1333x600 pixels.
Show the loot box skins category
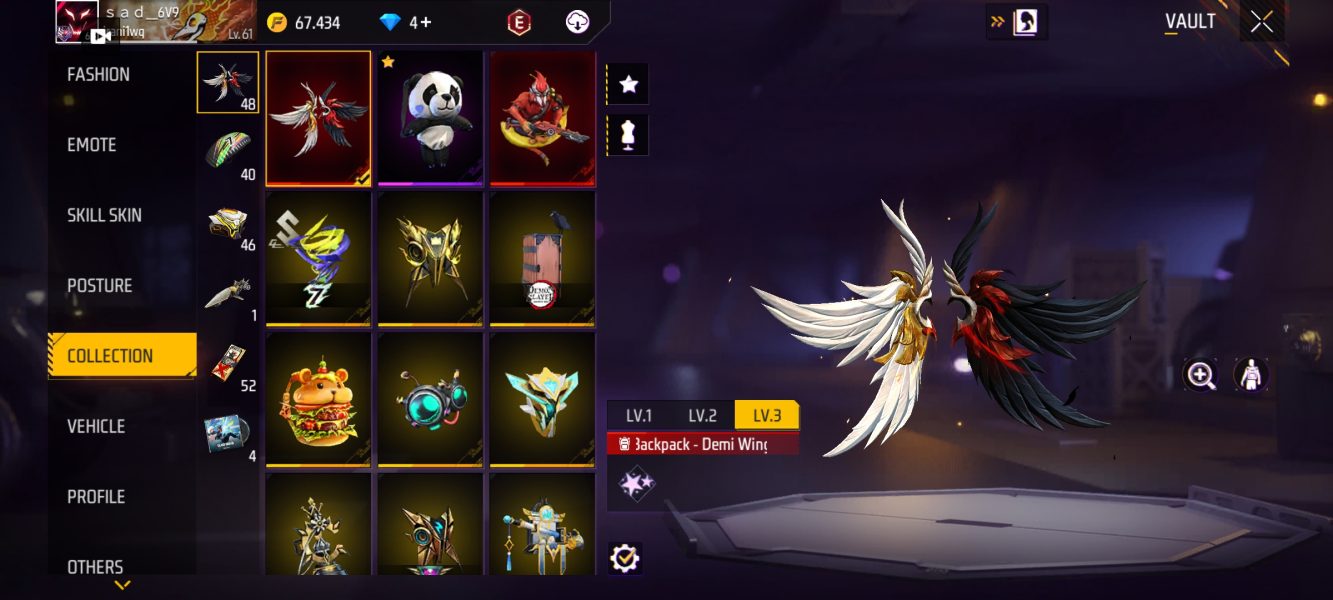[x=228, y=223]
